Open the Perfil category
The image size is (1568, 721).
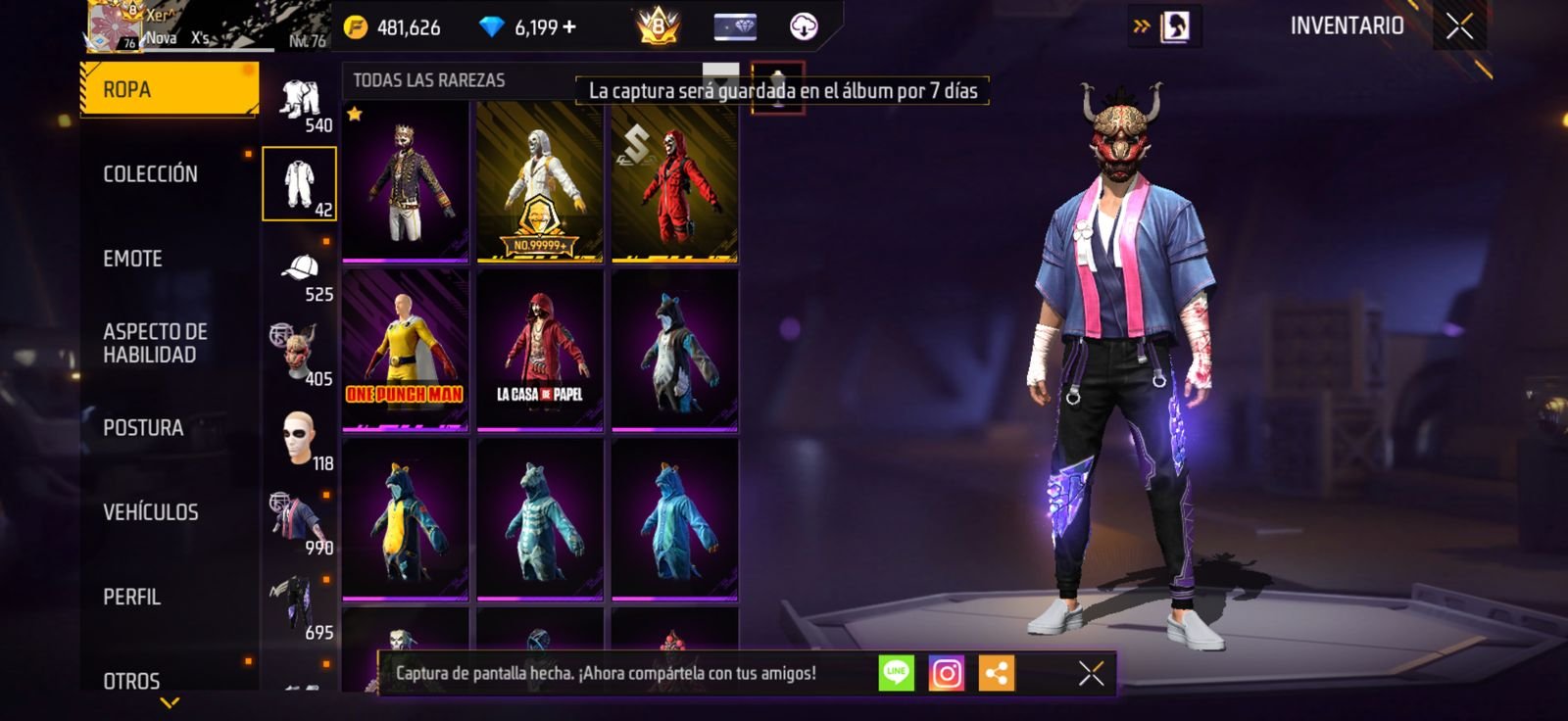[x=132, y=597]
